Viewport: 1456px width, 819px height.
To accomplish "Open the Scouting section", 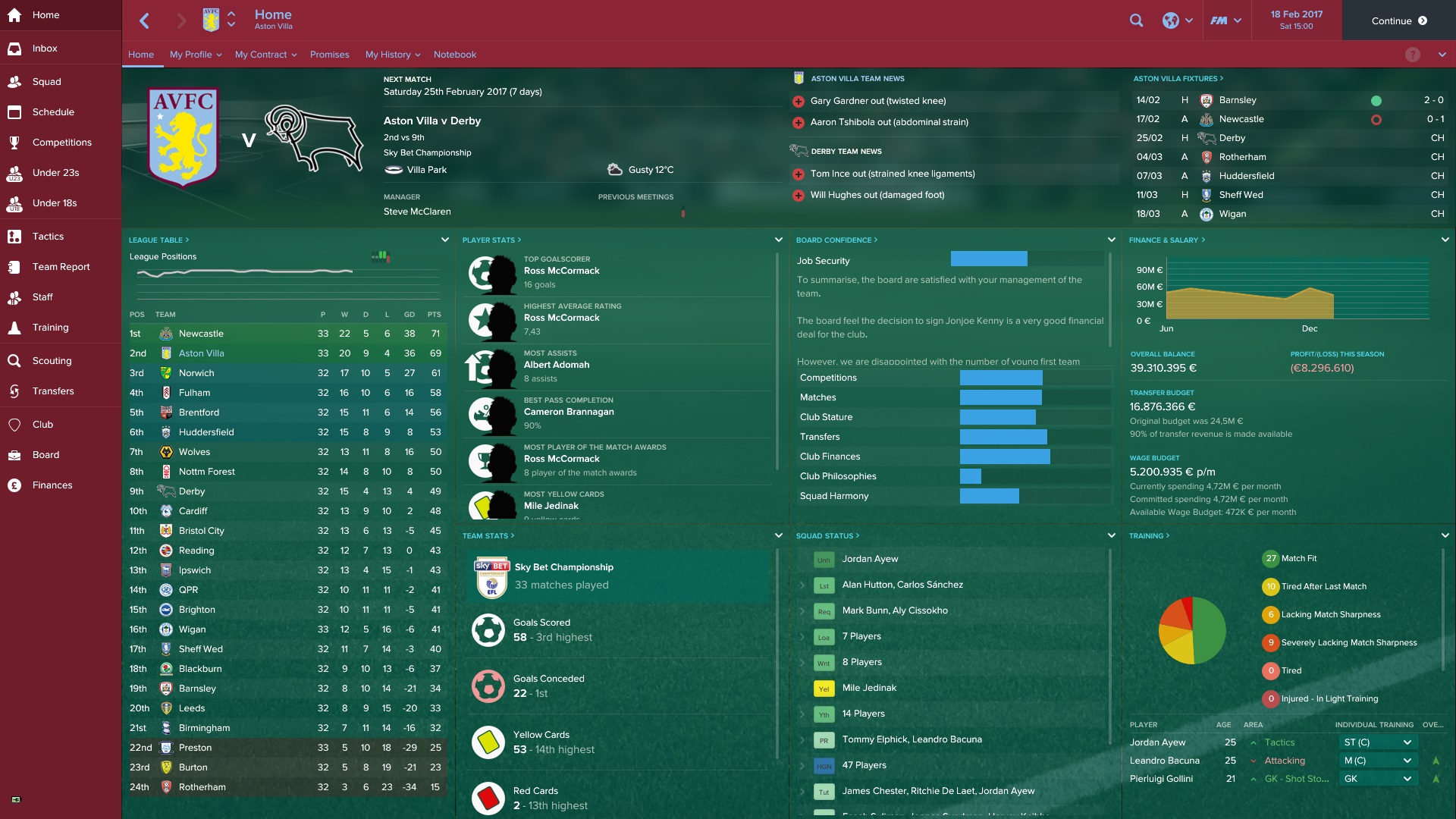I will pos(52,361).
